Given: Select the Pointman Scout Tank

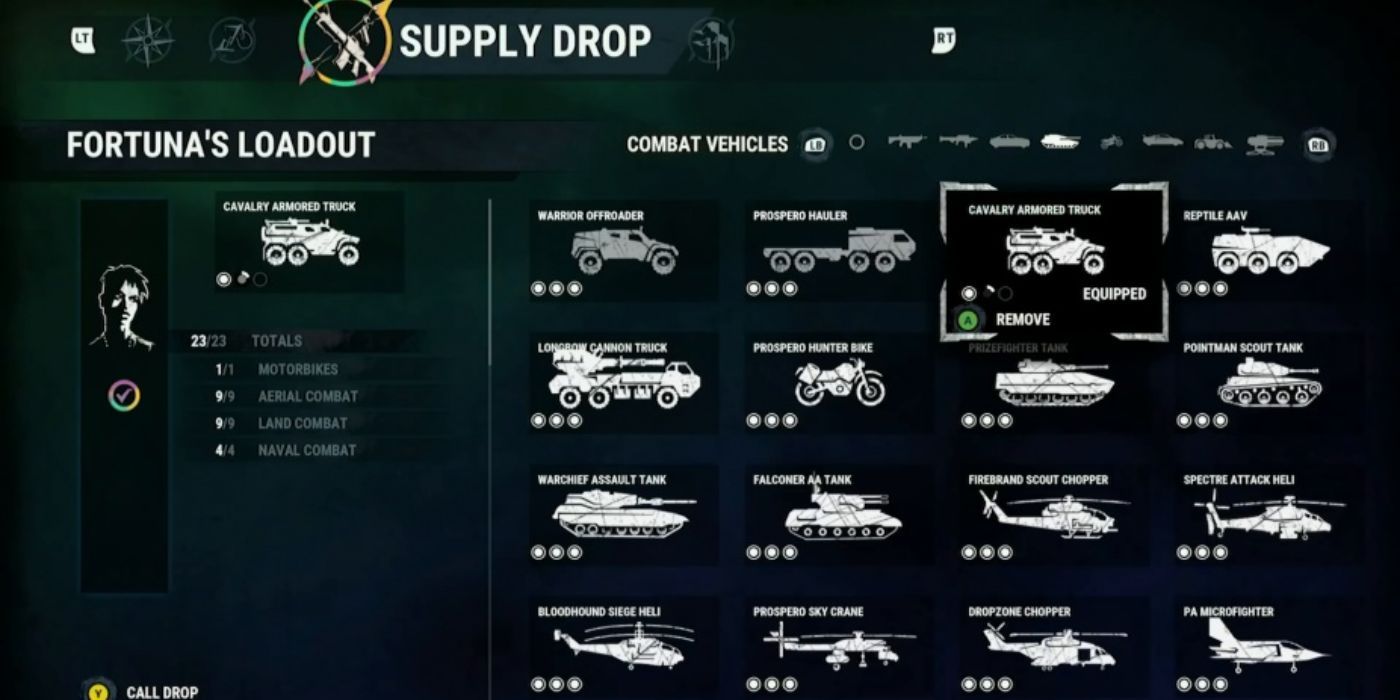Looking at the screenshot, I should pos(1269,383).
